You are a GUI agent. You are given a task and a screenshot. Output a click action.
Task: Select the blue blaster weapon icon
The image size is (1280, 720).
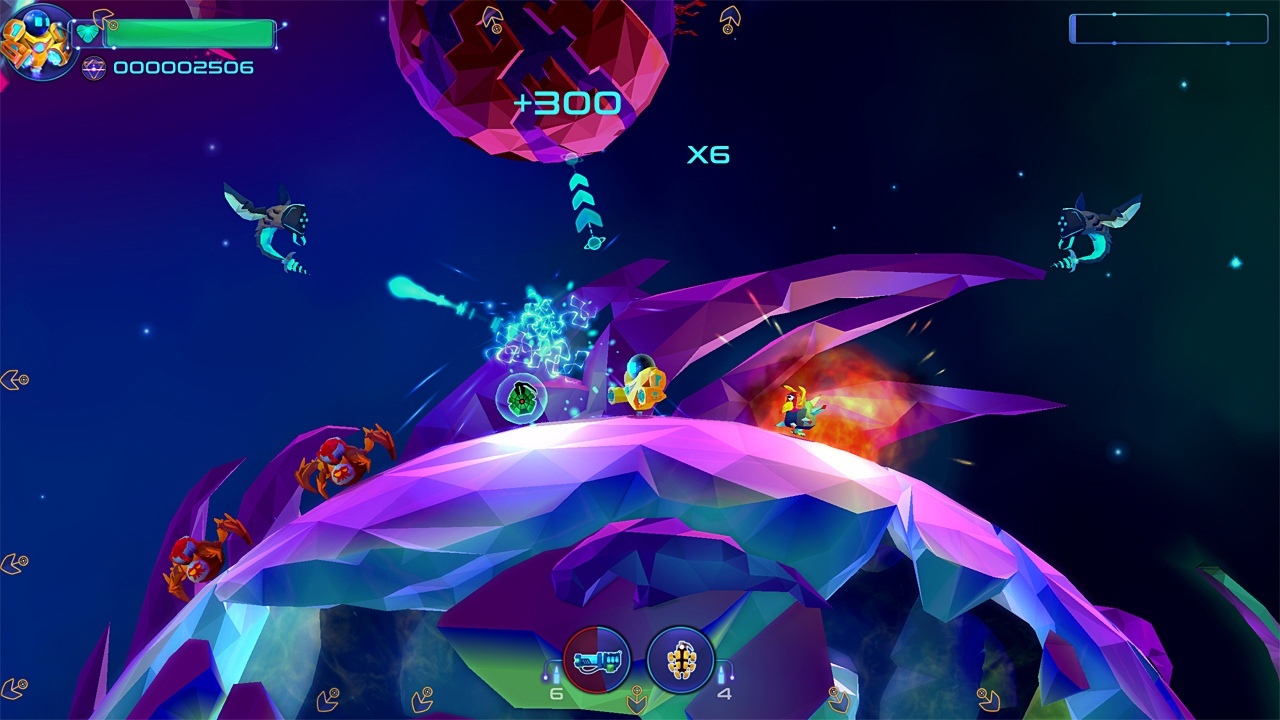coord(597,660)
